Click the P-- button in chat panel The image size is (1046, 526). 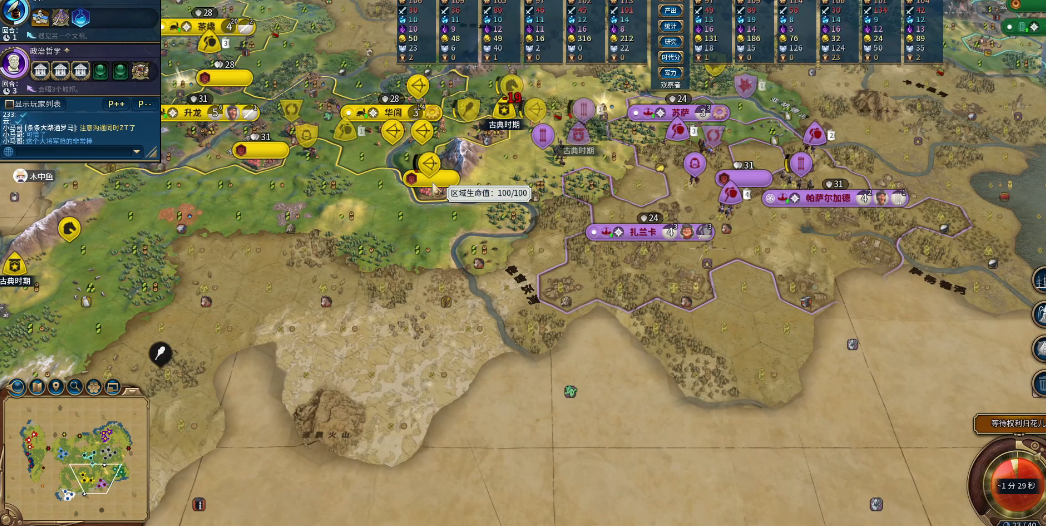[x=145, y=103]
